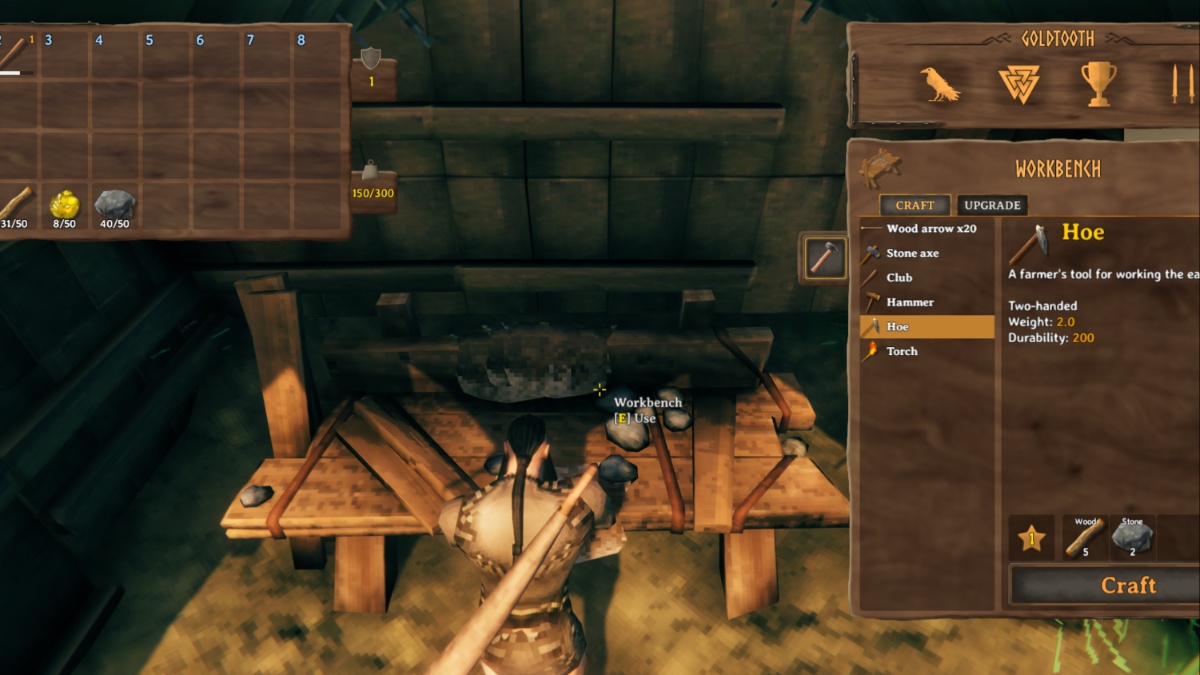Select the wood stack in inventory
The image size is (1200, 675).
15,206
